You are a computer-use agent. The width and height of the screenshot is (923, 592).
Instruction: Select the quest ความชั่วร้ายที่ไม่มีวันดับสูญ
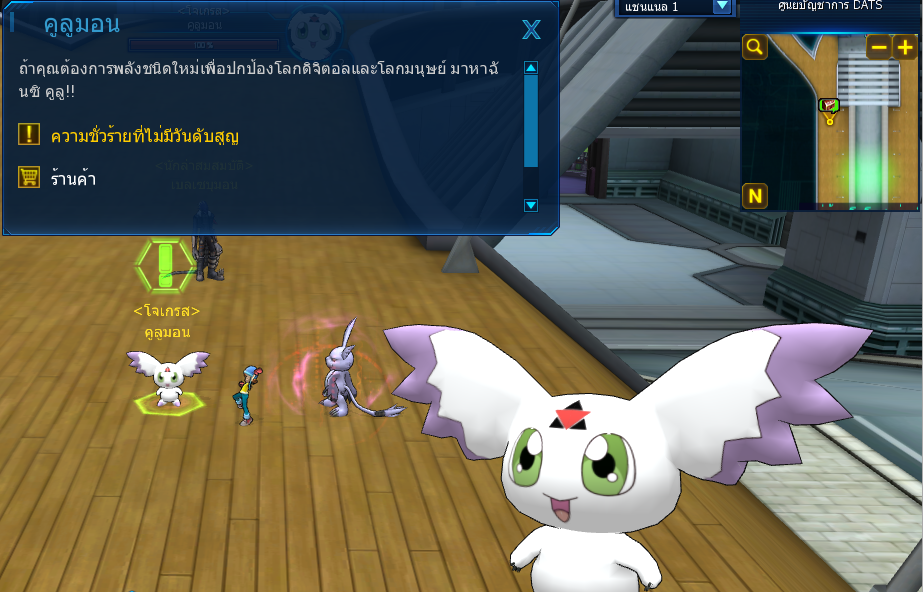coord(145,135)
